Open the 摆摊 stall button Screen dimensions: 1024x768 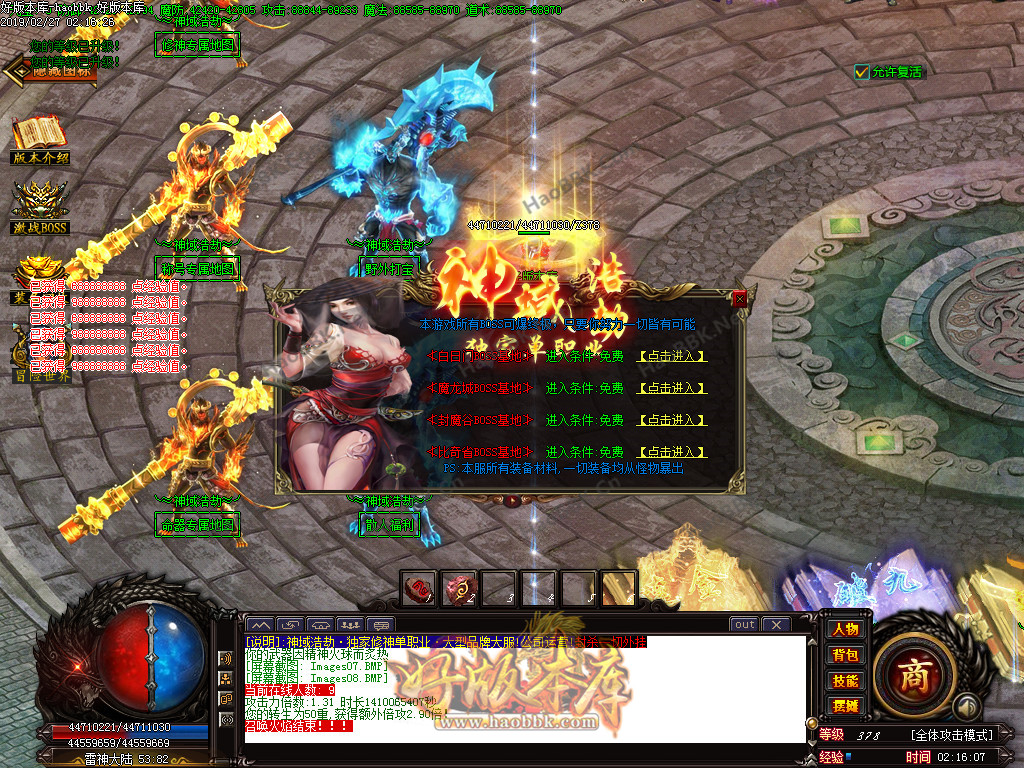(x=845, y=706)
